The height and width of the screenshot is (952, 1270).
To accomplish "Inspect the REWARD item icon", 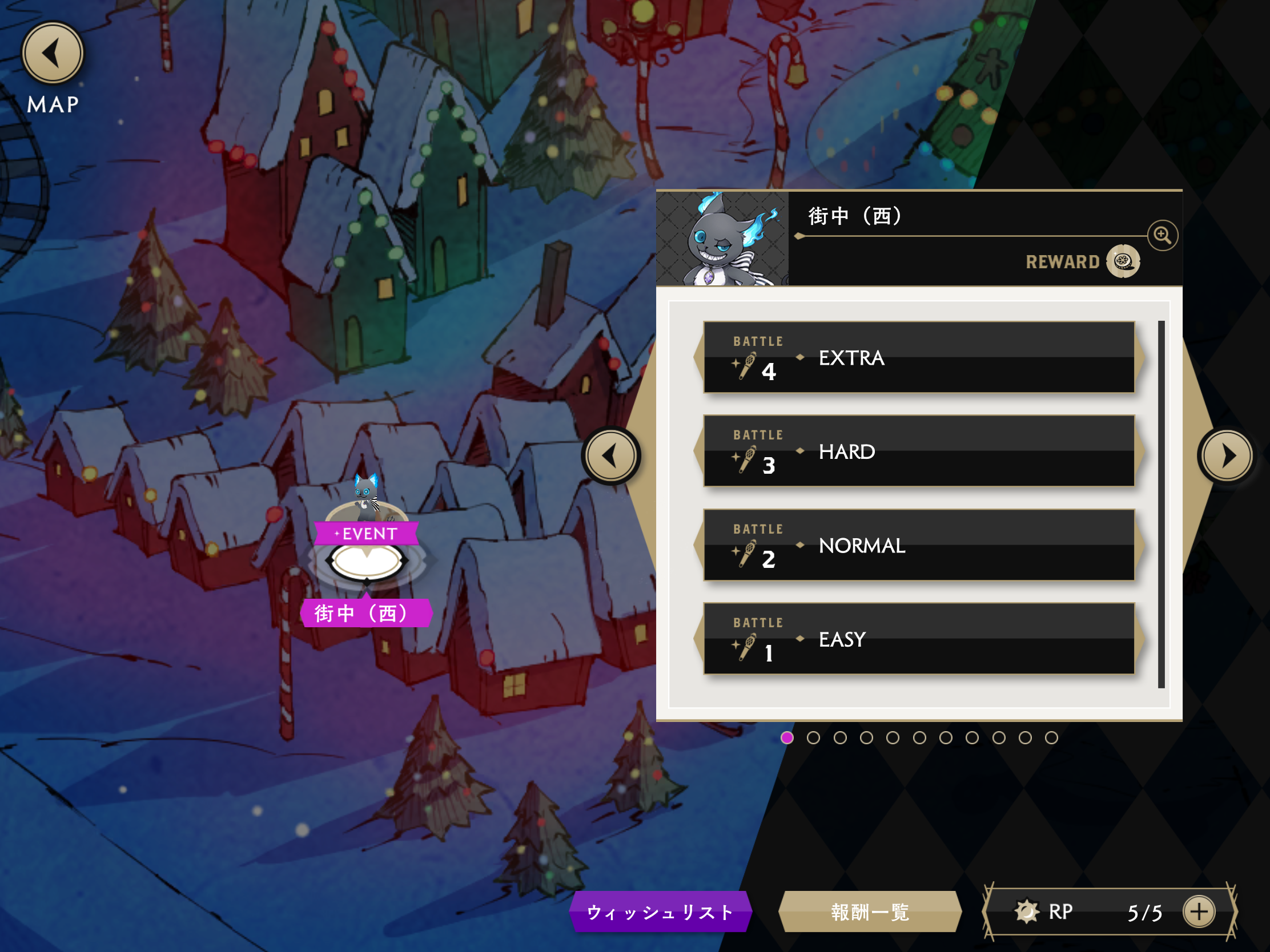I will click(x=1123, y=261).
